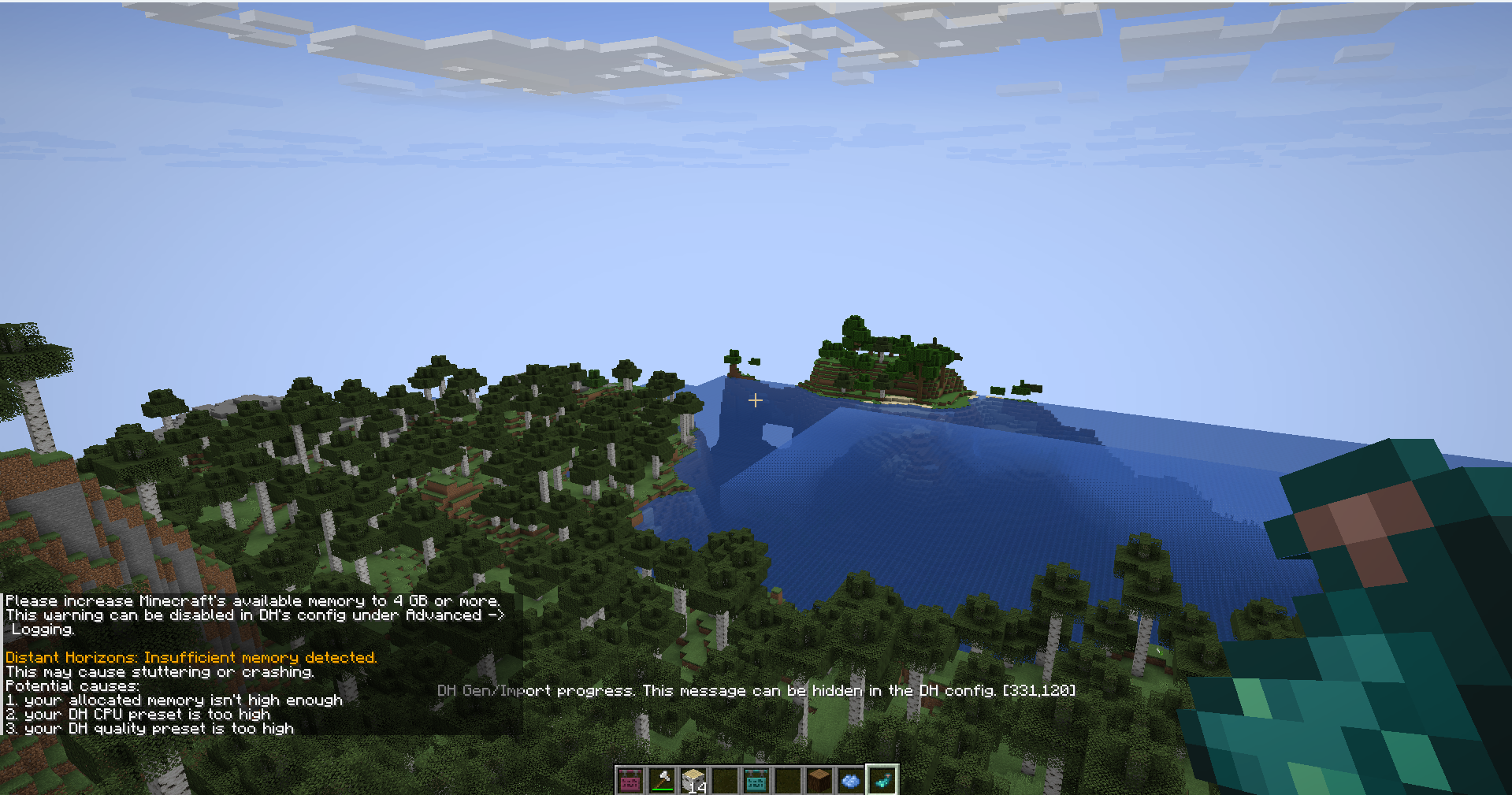This screenshot has height=795, width=1512.
Task: Click the 'DH Gen/Import progress' status message
Action: (756, 690)
